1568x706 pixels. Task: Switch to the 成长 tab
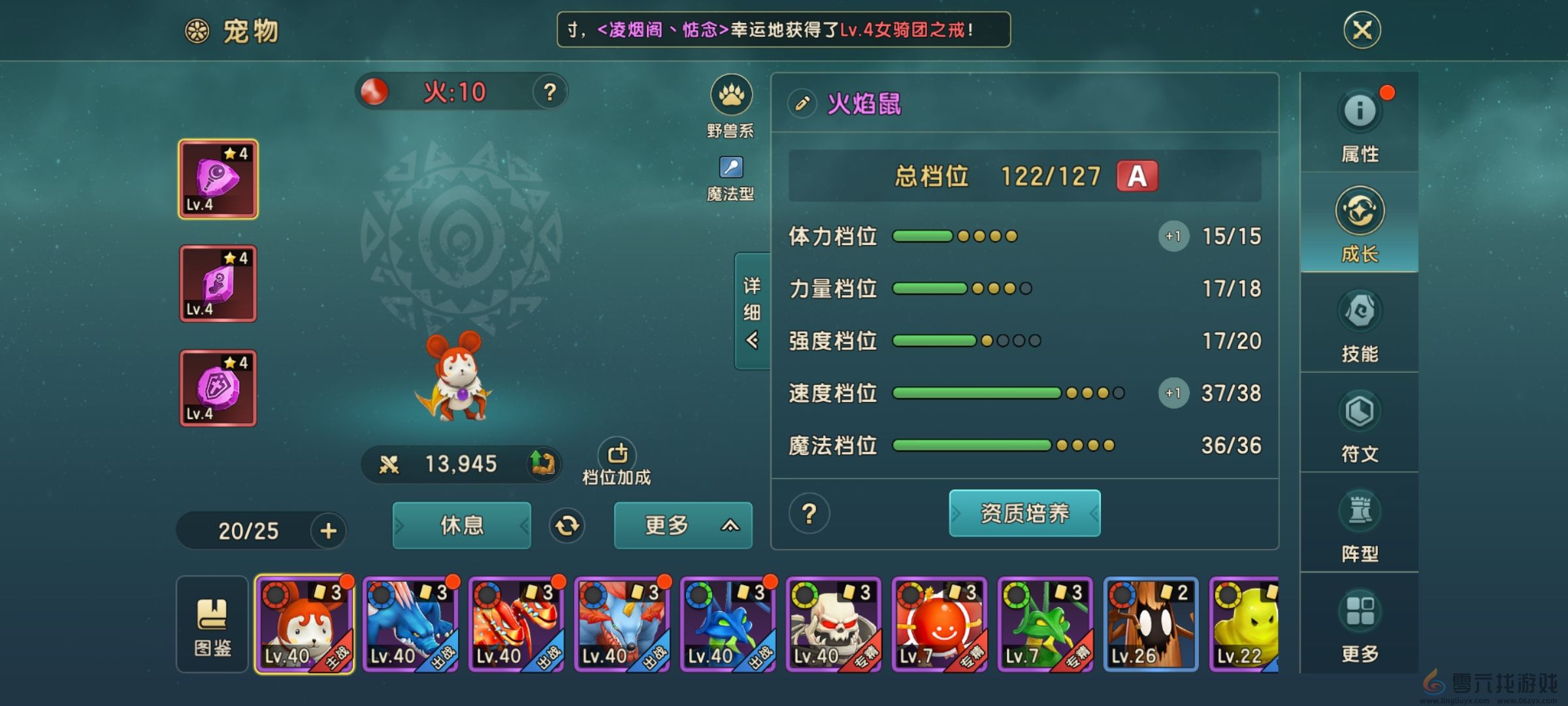[1361, 226]
